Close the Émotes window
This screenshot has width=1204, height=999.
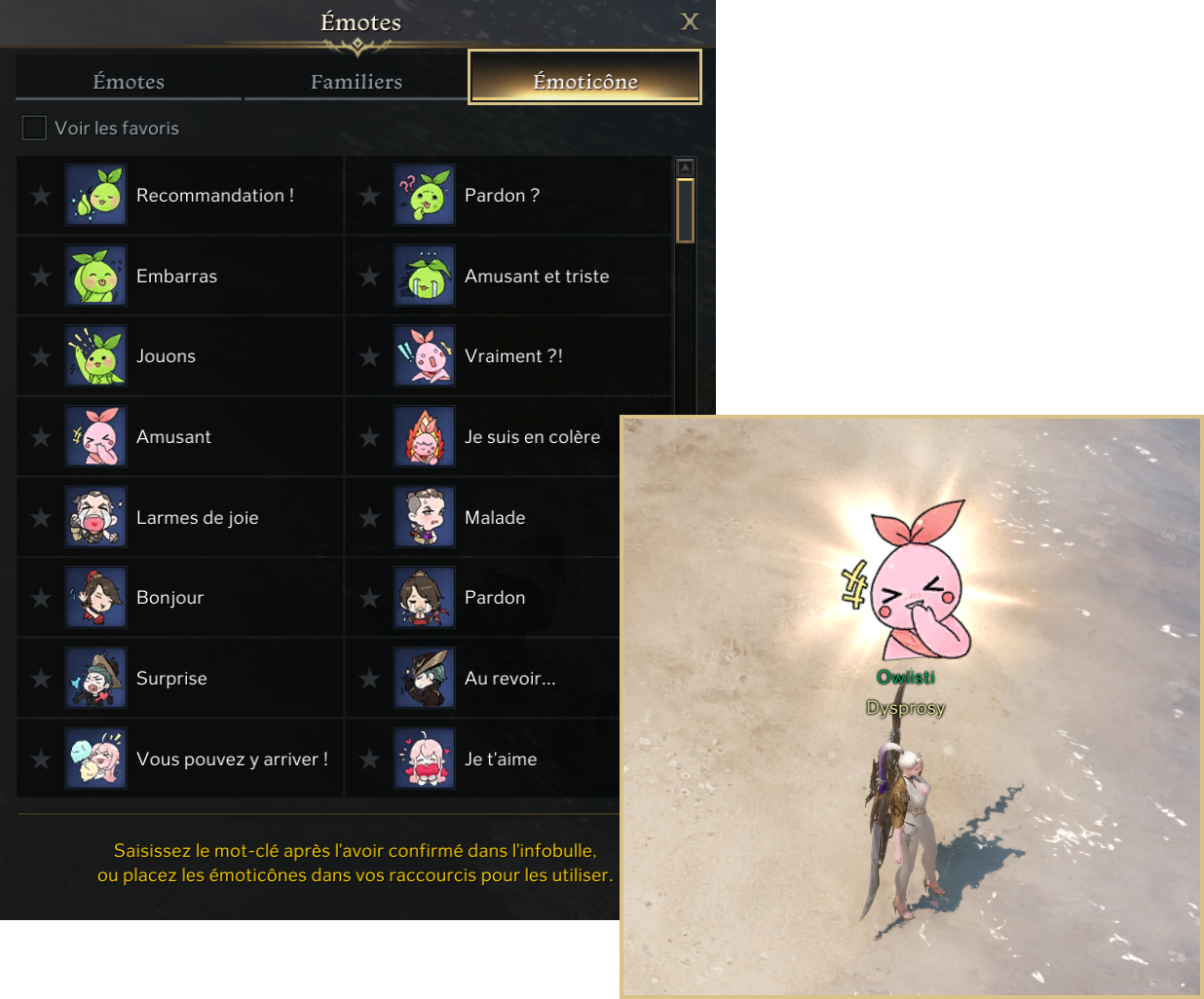[690, 21]
